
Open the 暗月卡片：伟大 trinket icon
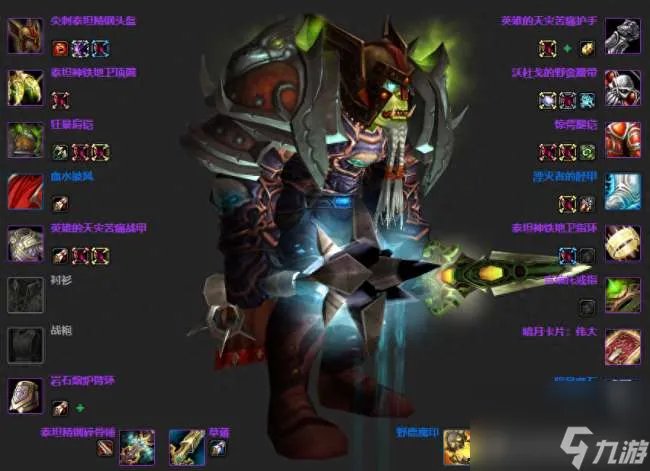(x=622, y=345)
